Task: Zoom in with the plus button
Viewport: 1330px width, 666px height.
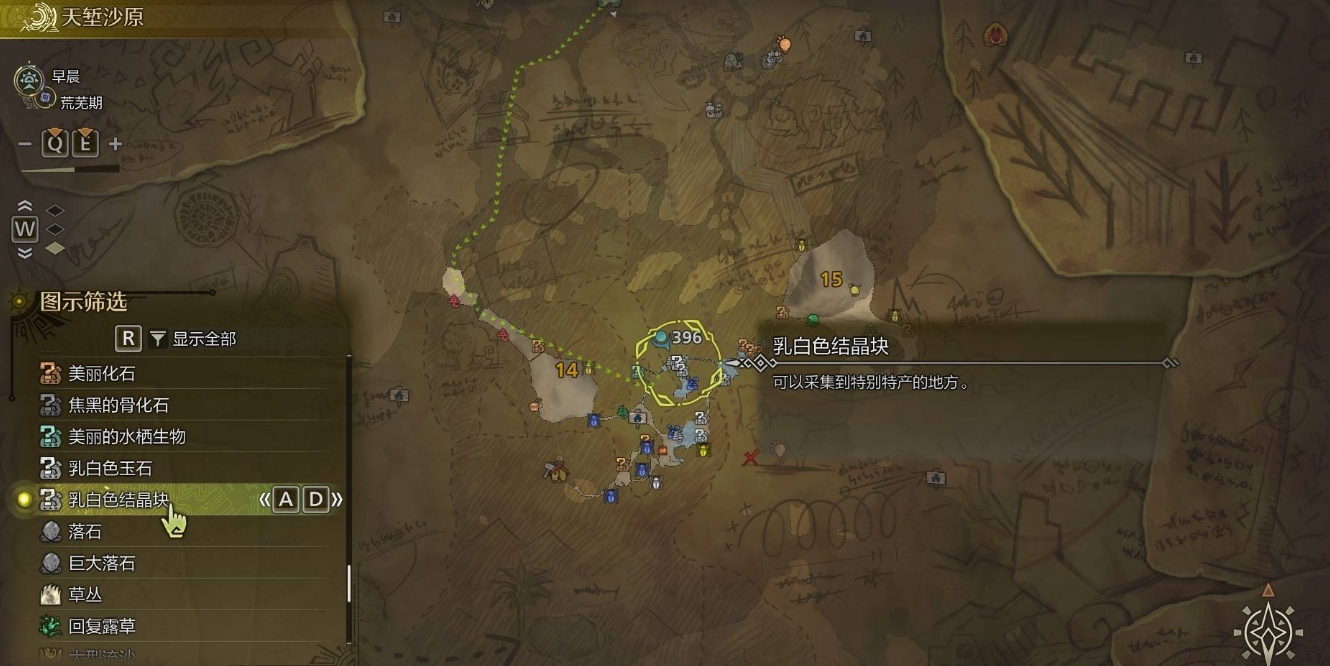Action: [x=115, y=144]
